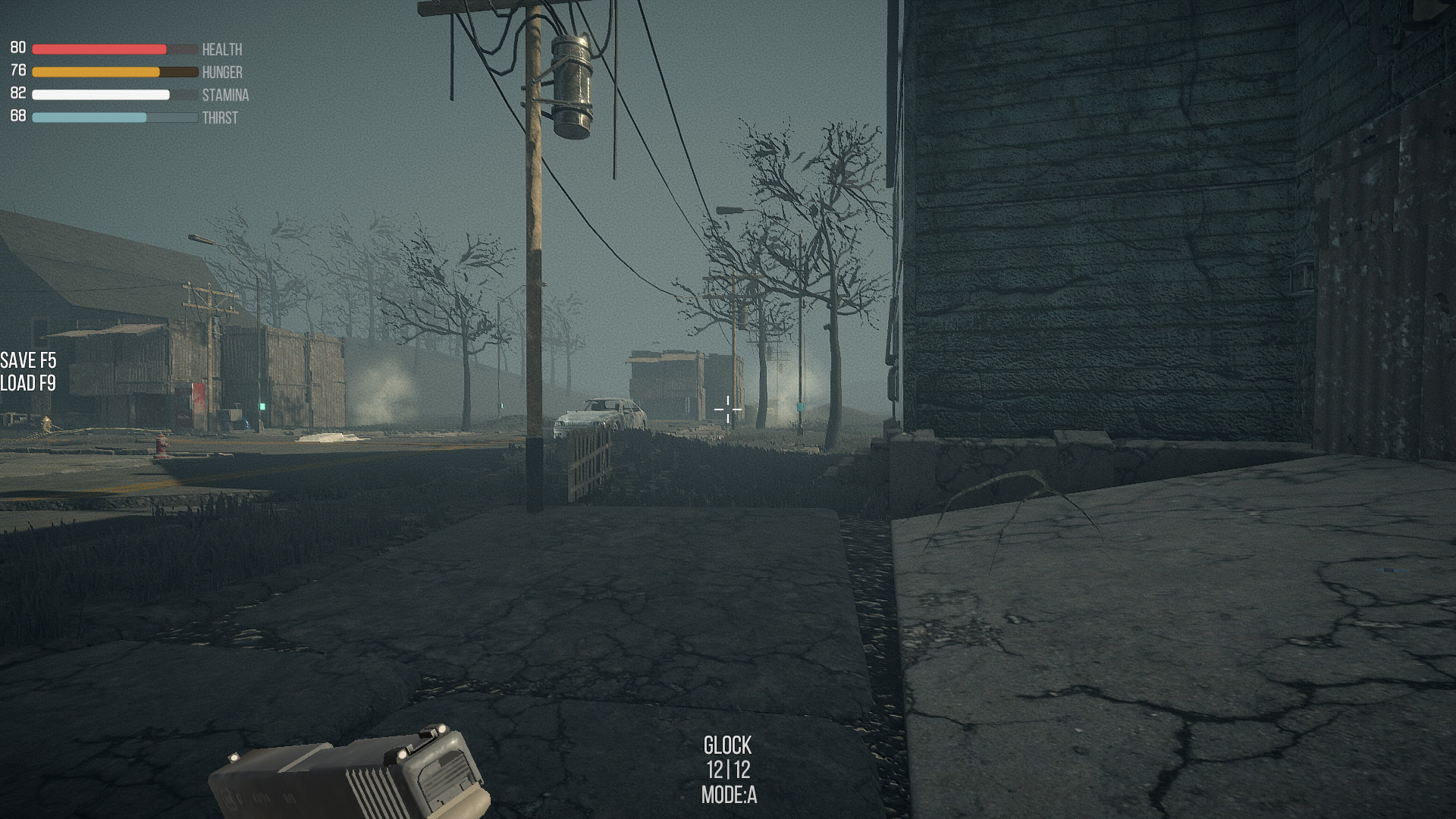Click the hunger value 76

[17, 71]
